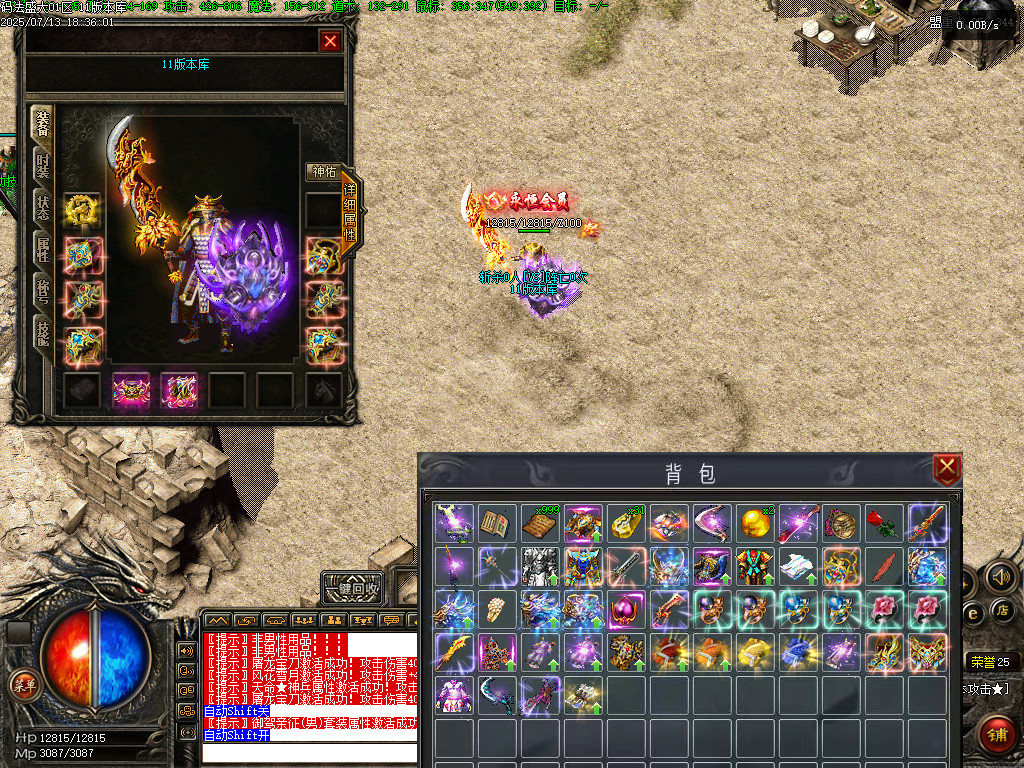The image size is (1024, 768).
Task: Show the 属性 (attributes) tab
Action: pos(42,250)
